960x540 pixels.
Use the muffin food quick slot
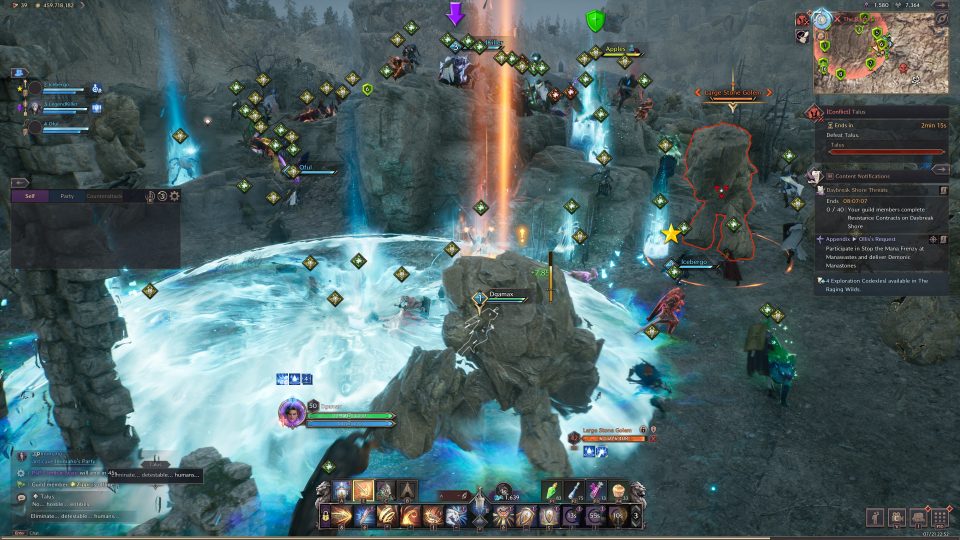click(x=618, y=490)
